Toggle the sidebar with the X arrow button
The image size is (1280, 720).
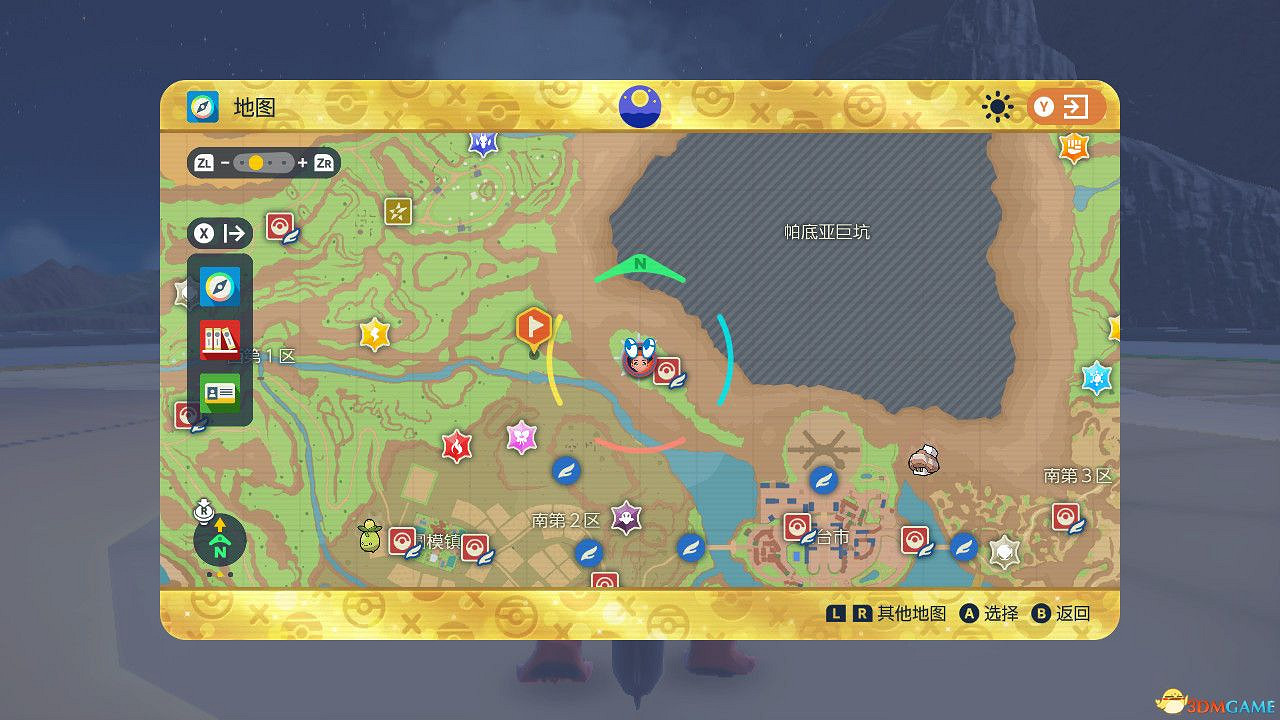pyautogui.click(x=218, y=233)
